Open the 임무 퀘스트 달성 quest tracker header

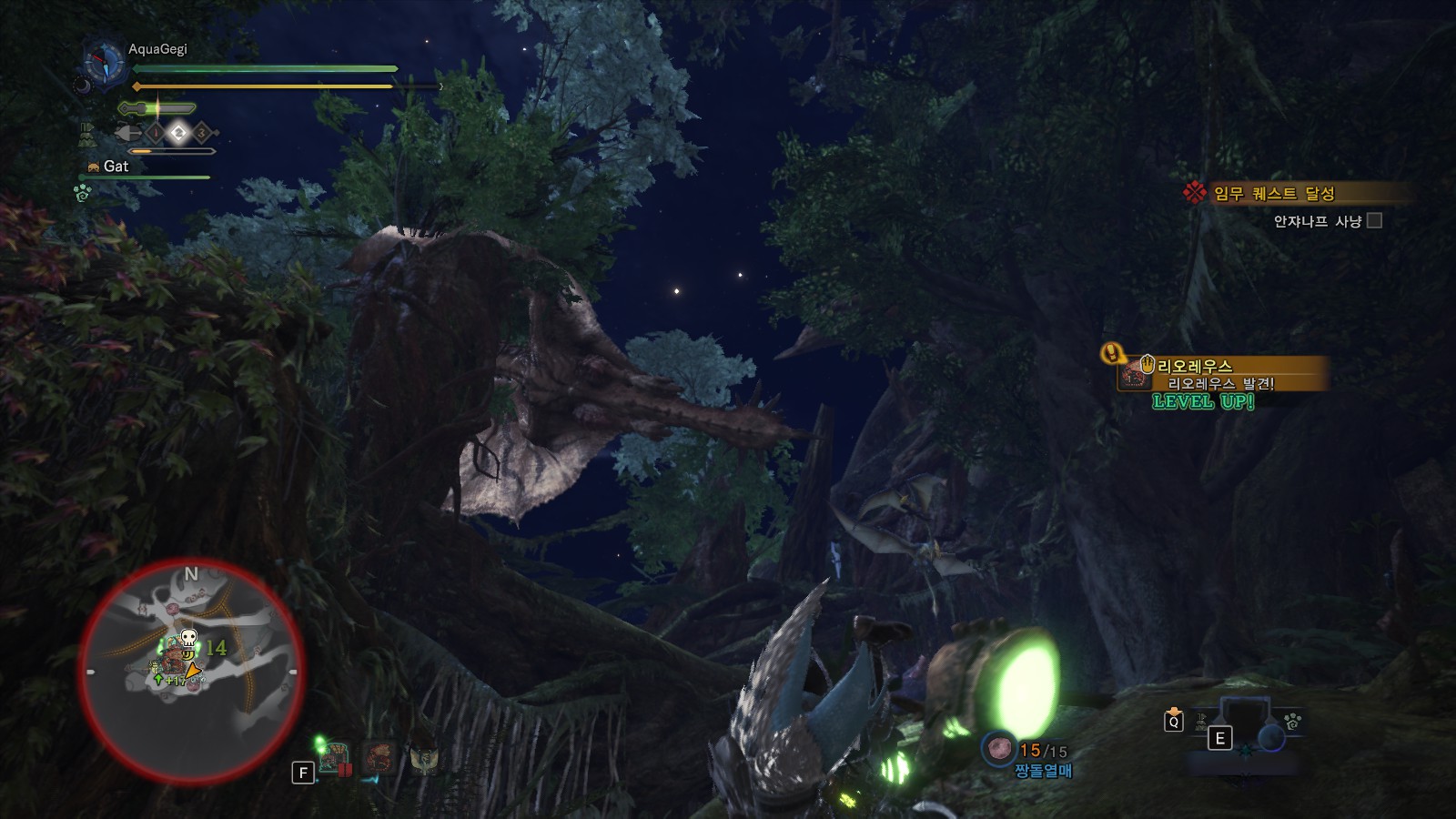[1274, 193]
